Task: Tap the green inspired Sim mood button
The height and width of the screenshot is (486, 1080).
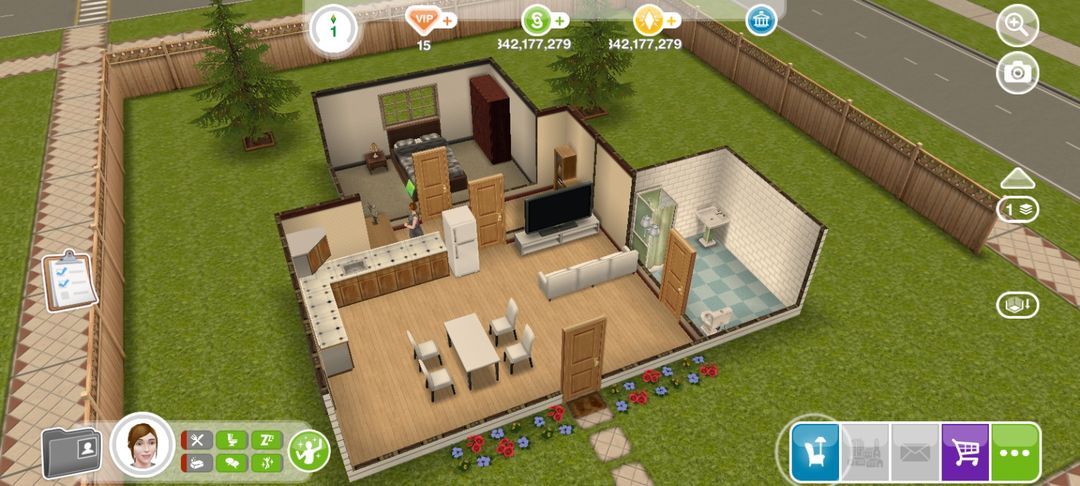Action: (309, 450)
